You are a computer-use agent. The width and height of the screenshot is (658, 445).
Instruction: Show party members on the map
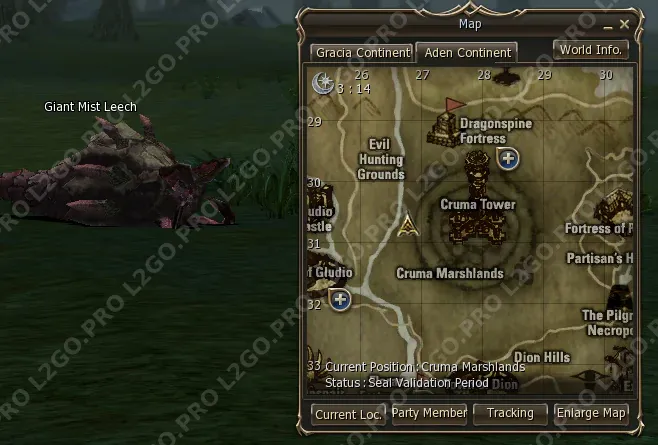coord(429,413)
